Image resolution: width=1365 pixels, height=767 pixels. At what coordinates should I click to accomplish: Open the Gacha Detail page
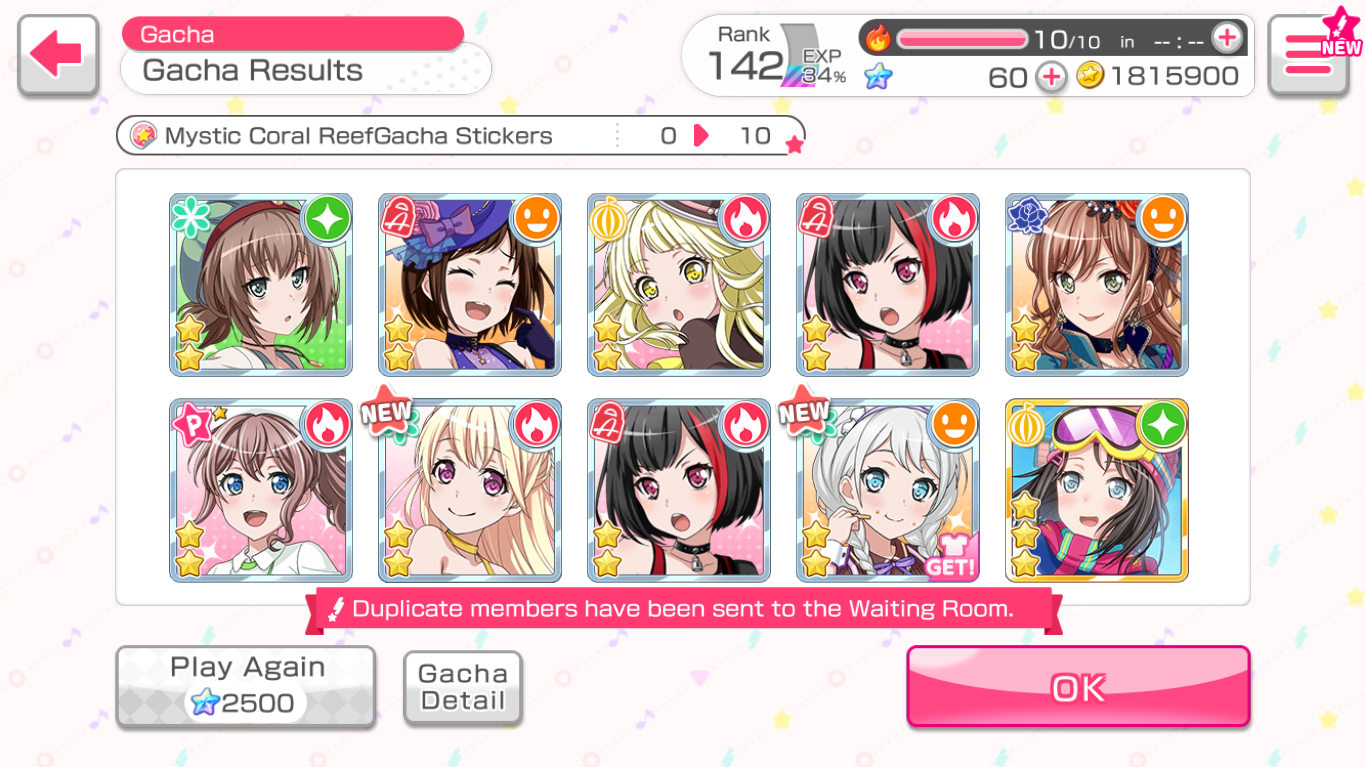(462, 687)
